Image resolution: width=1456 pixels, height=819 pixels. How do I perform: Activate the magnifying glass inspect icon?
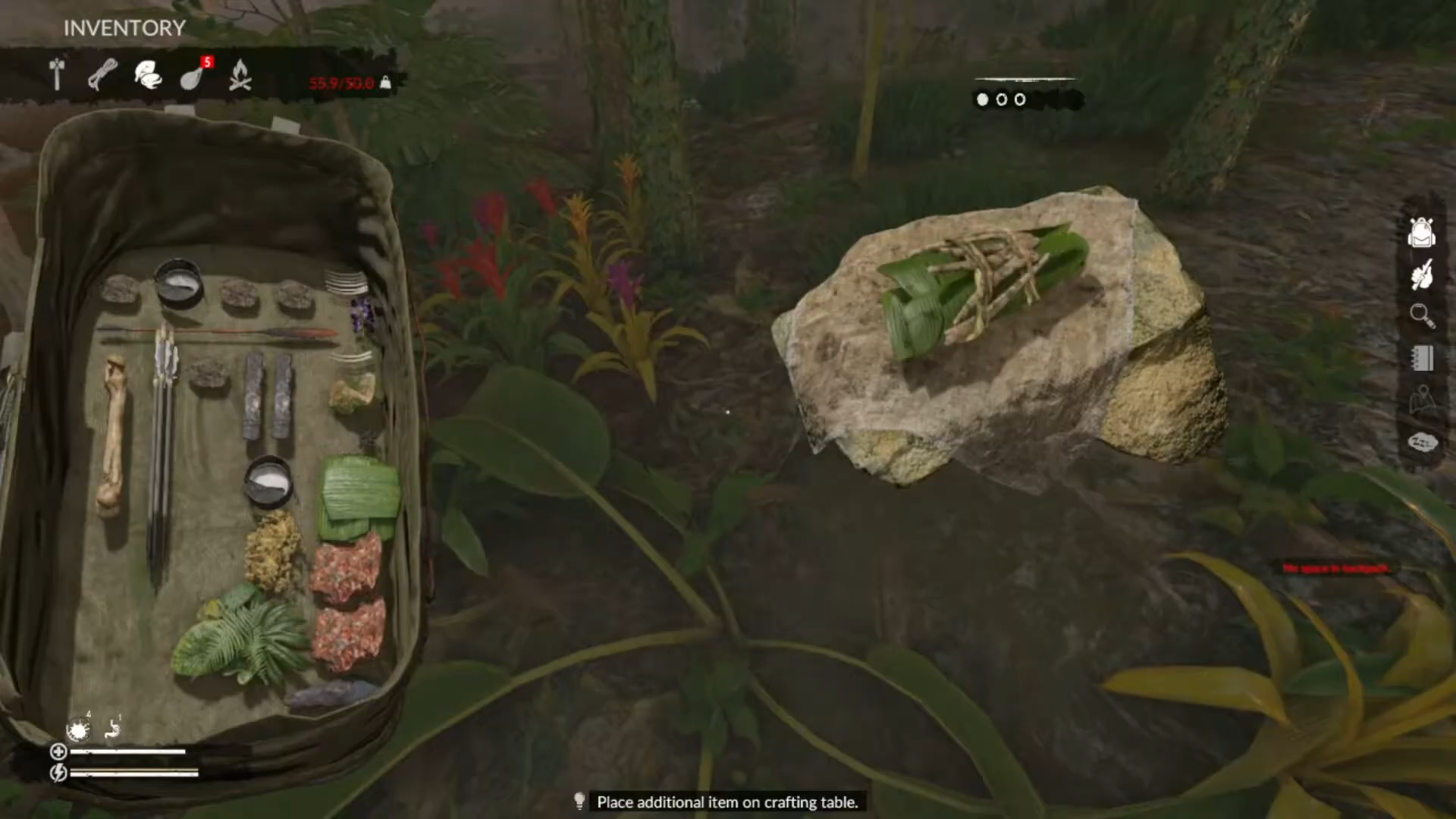(x=1421, y=315)
